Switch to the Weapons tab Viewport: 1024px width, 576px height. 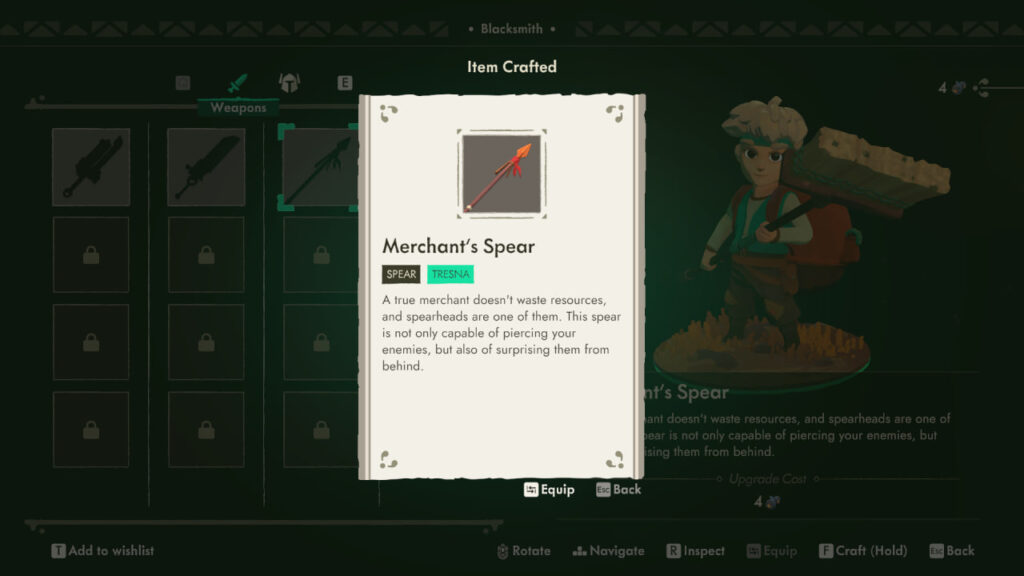(x=237, y=83)
